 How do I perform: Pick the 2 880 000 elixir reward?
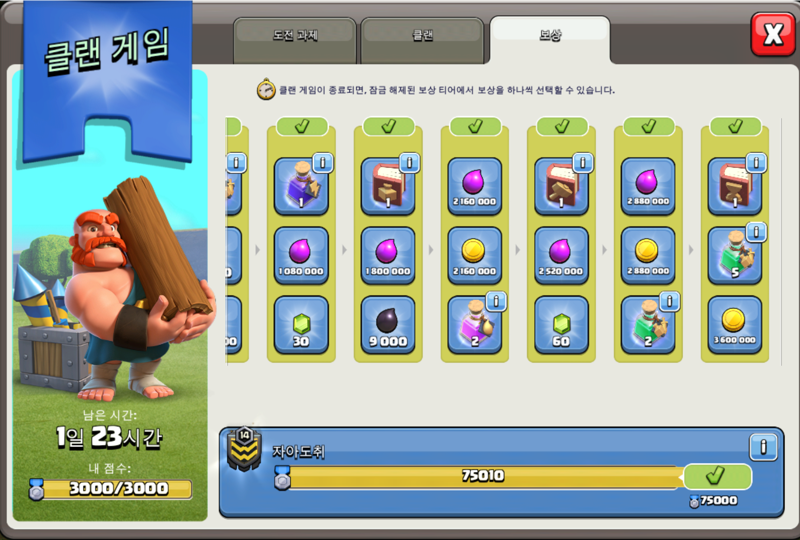648,186
